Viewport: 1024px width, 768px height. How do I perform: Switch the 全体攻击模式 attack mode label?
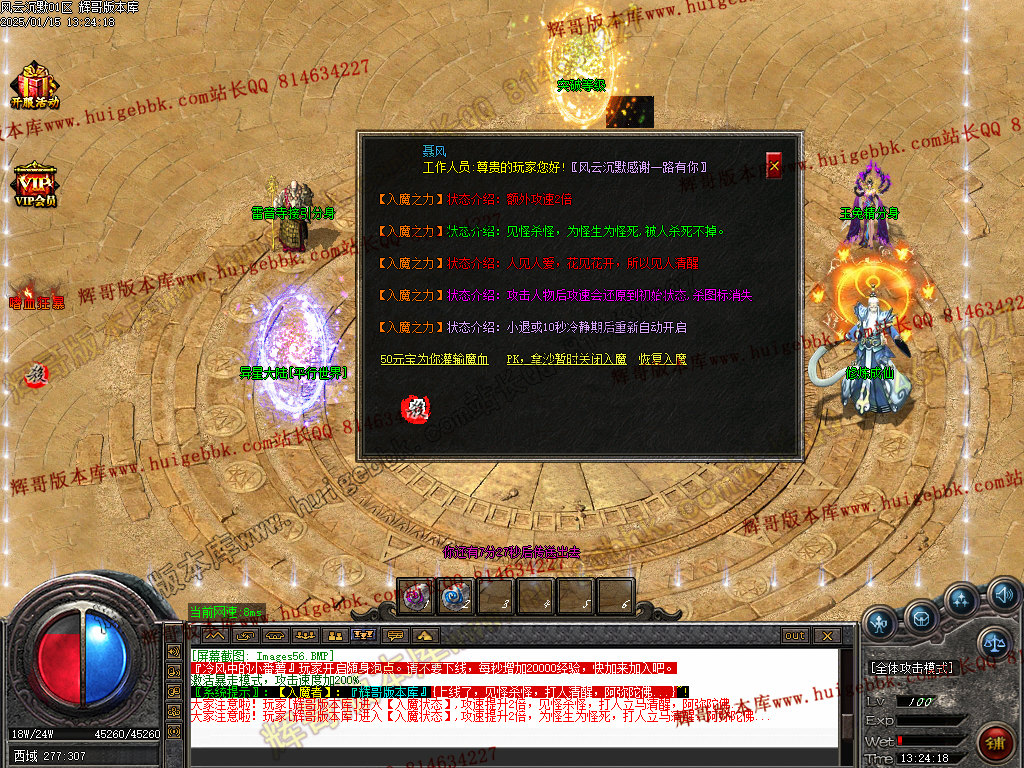[x=911, y=667]
